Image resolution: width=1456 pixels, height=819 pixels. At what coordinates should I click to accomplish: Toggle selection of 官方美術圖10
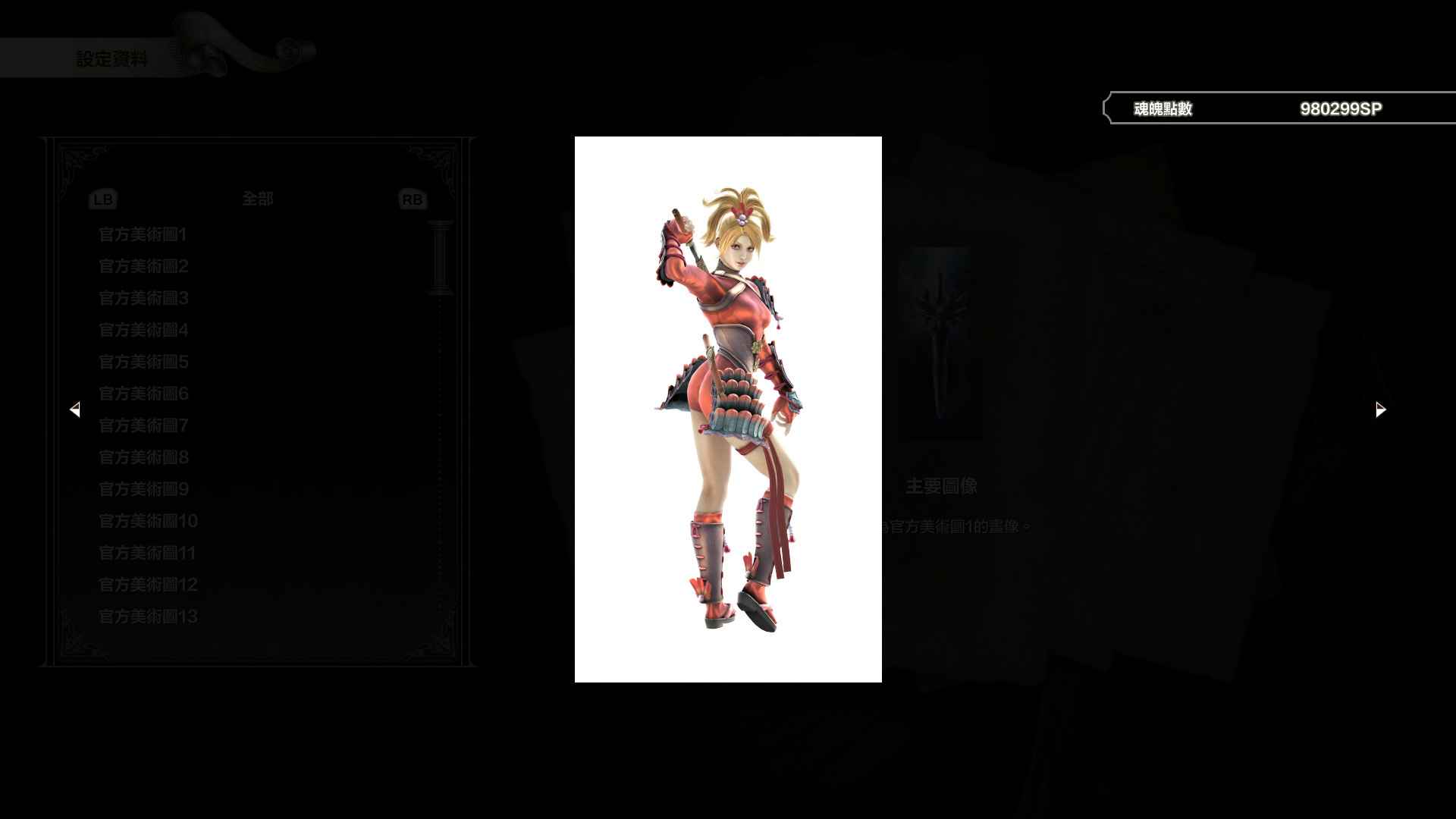[x=146, y=522]
